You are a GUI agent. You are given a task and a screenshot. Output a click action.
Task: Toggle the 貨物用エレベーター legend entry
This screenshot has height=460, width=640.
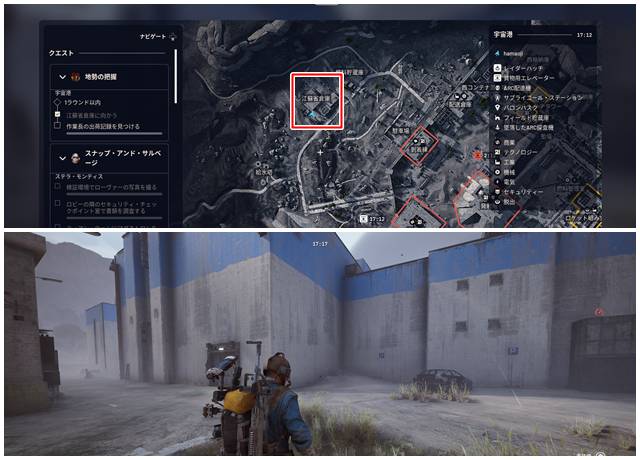[530, 77]
